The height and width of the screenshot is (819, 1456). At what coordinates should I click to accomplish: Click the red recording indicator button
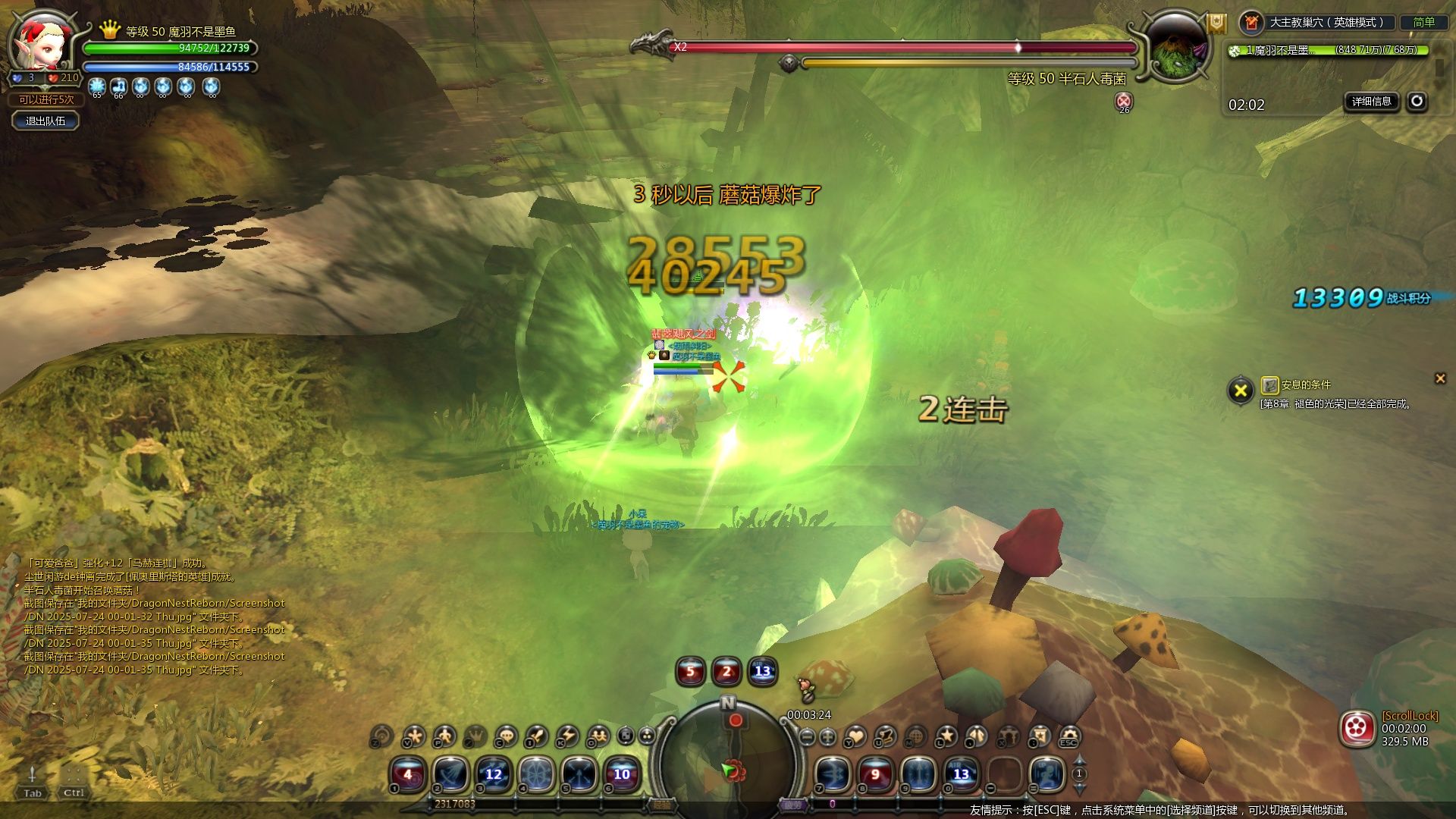click(x=1357, y=730)
